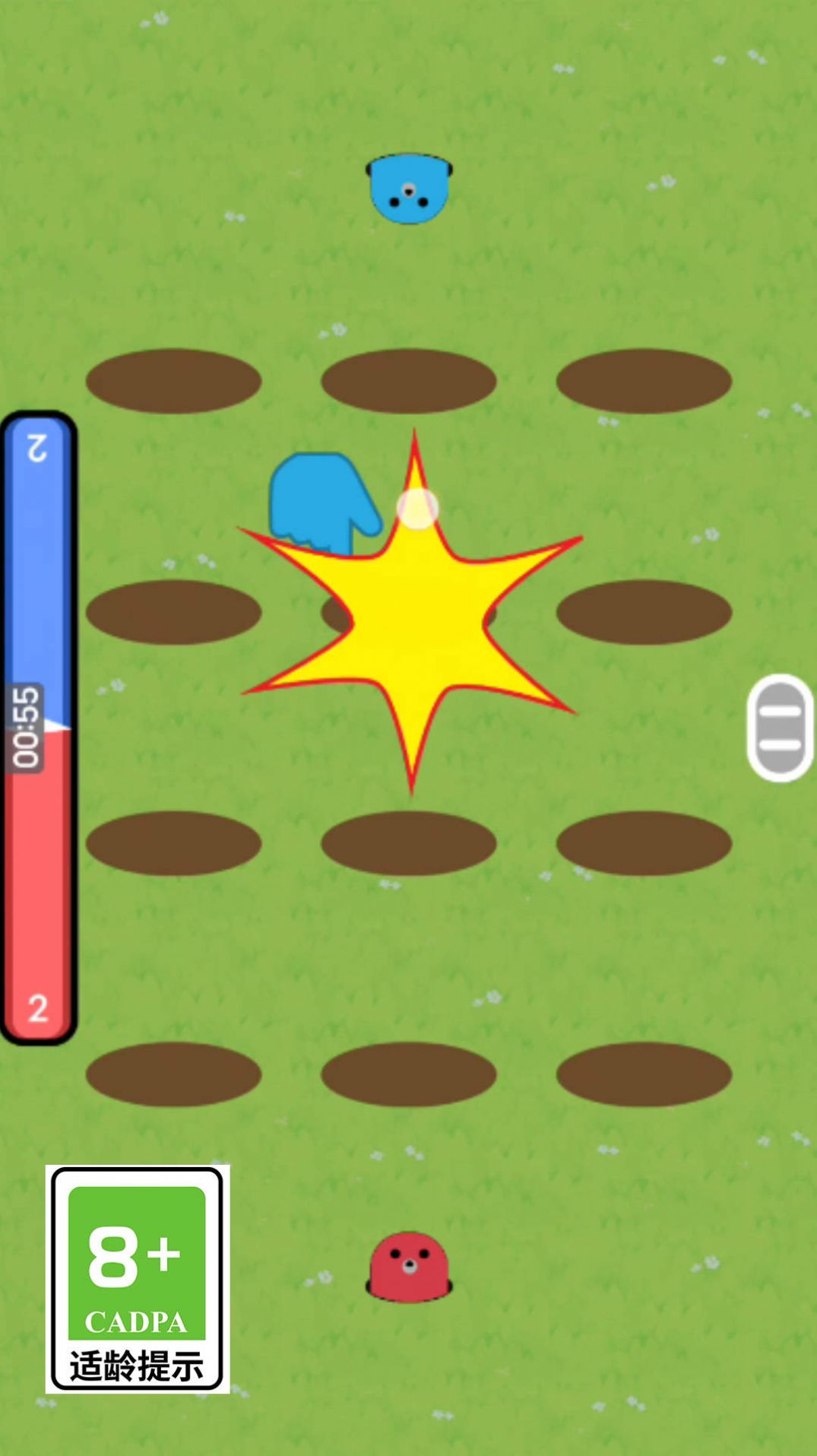Open the CADPA 8+ age rating notice
The image size is (817, 1456).
coord(138,1278)
